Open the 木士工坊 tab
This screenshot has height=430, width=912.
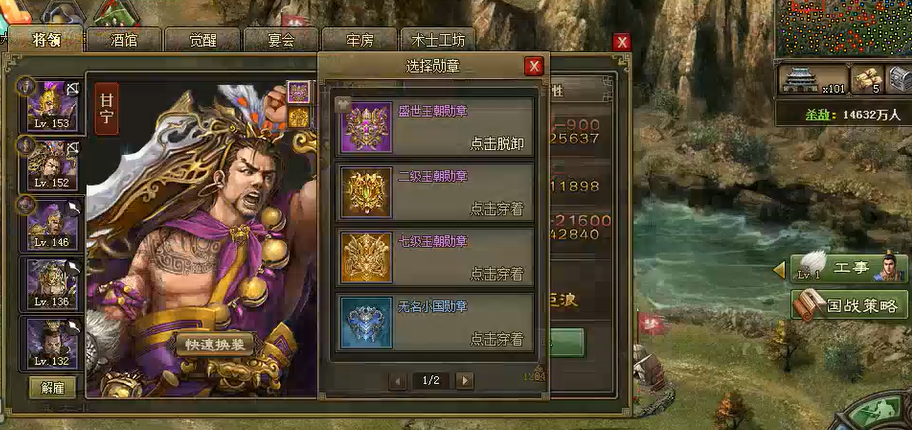point(438,41)
